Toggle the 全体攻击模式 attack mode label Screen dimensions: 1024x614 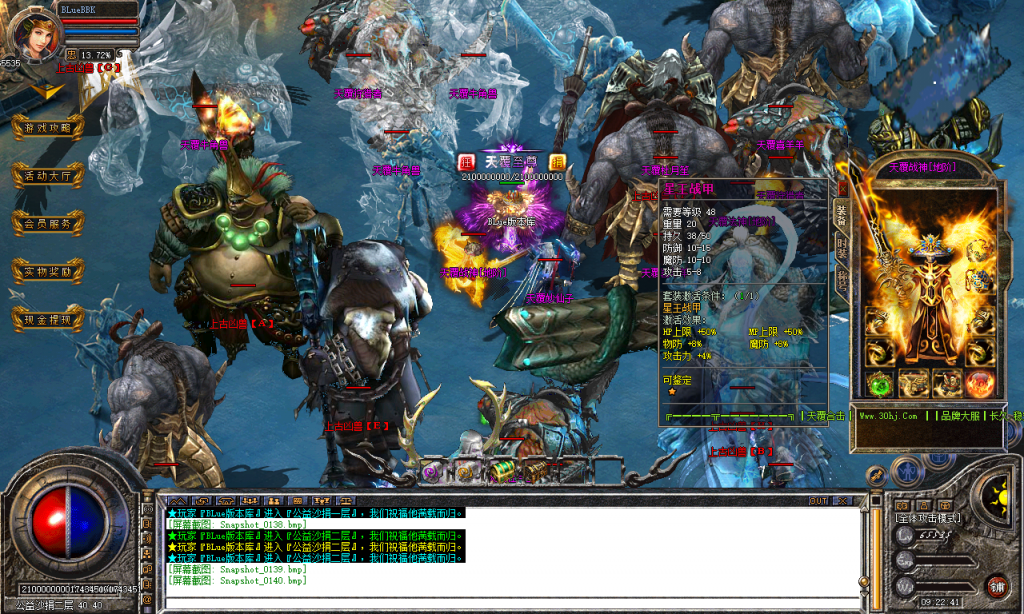pos(930,519)
